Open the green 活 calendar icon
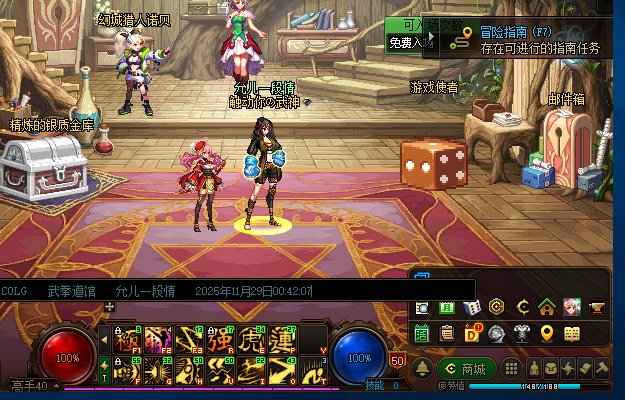Image resolution: width=625 pixels, height=400 pixels. 421,333
